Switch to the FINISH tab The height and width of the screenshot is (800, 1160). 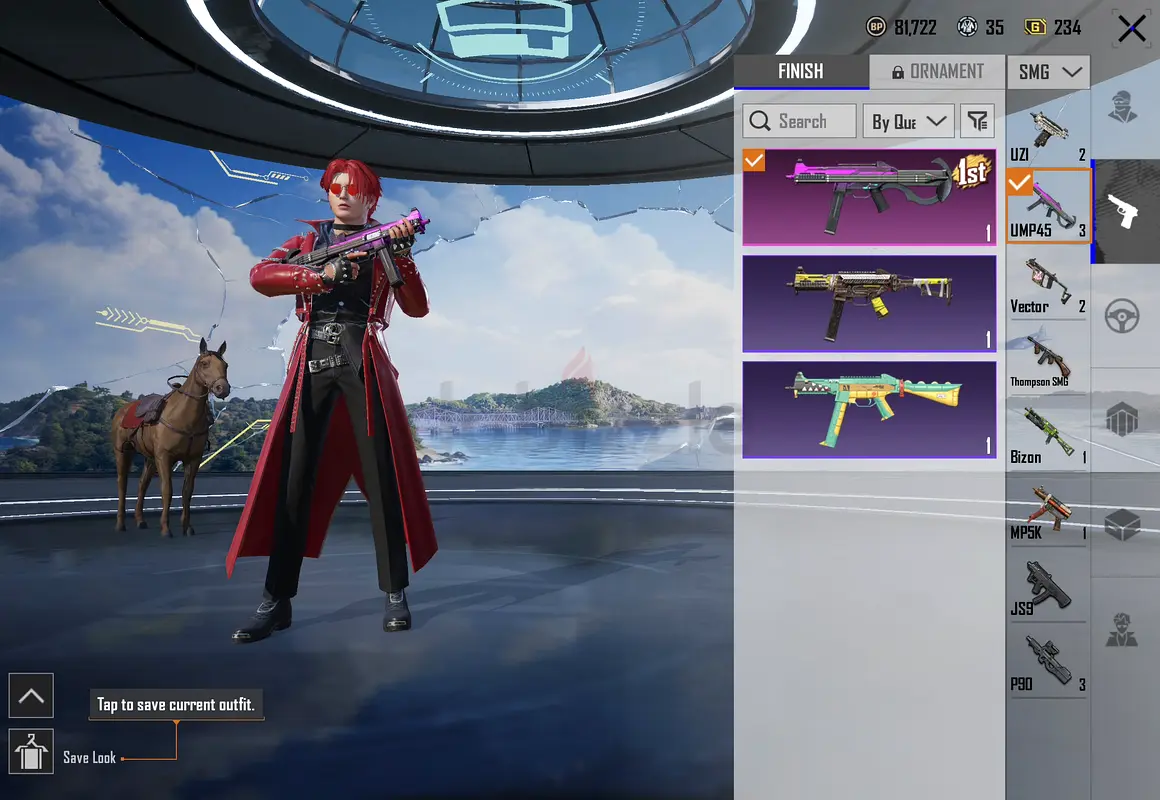tap(801, 71)
